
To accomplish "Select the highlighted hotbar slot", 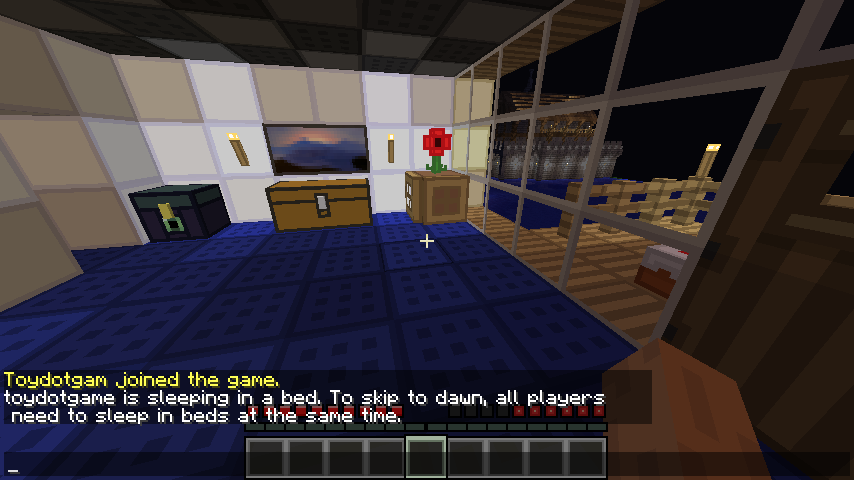I will (426, 458).
